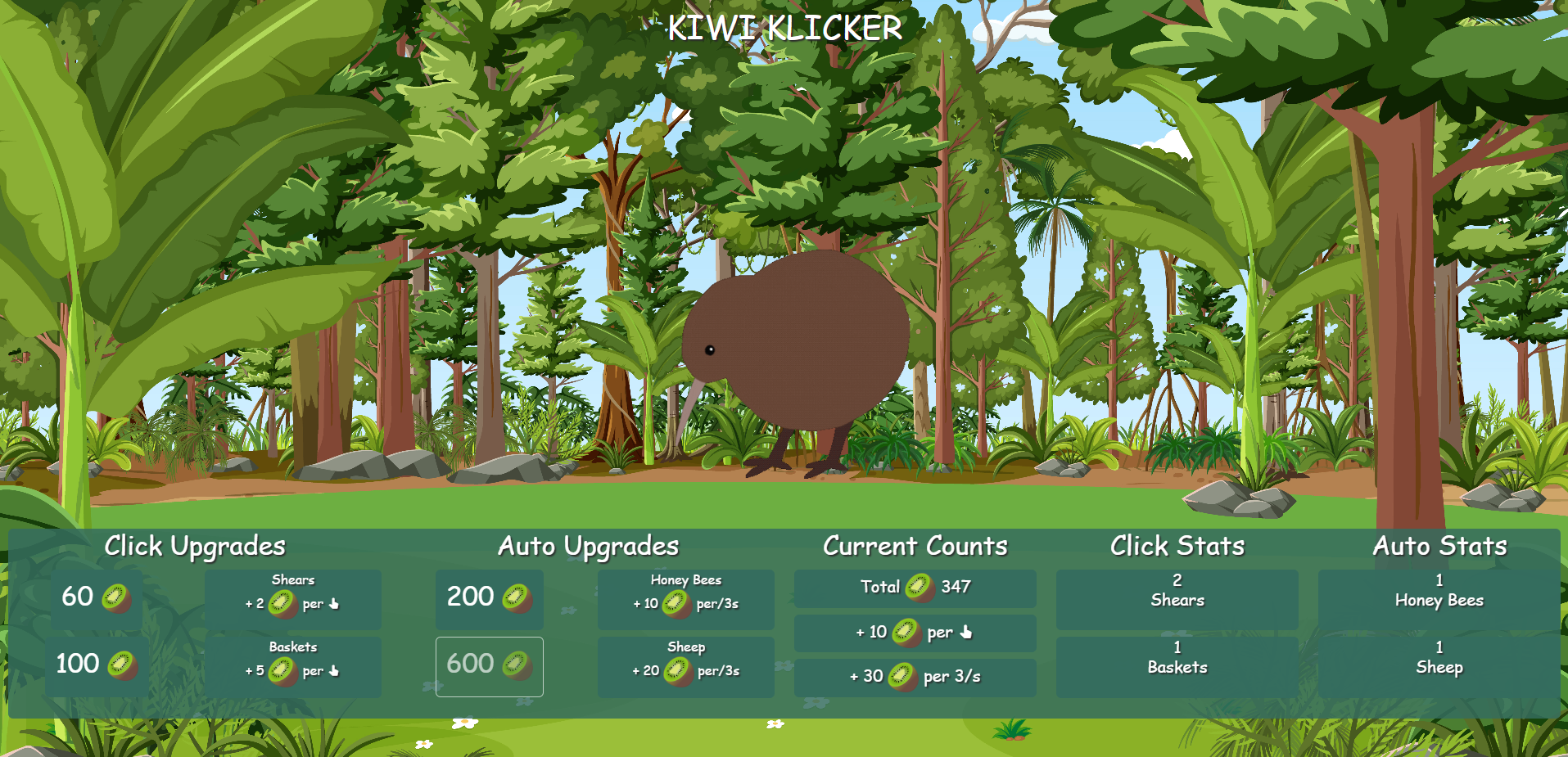The image size is (1568, 757).
Task: Click the kiwi fruit icon next to 100
Action: 123,665
